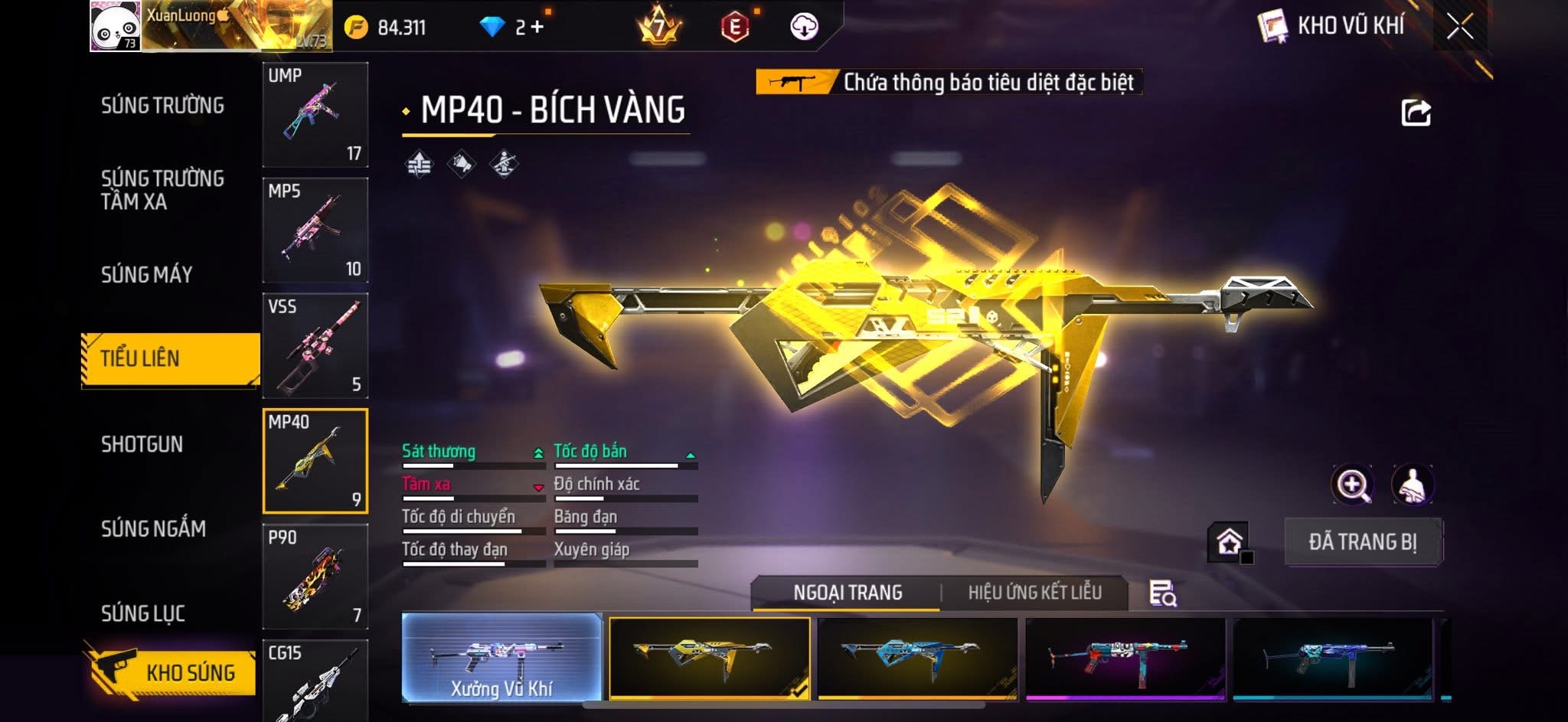Select the UMP weapon tile
Image resolution: width=1568 pixels, height=722 pixels.
[x=315, y=115]
